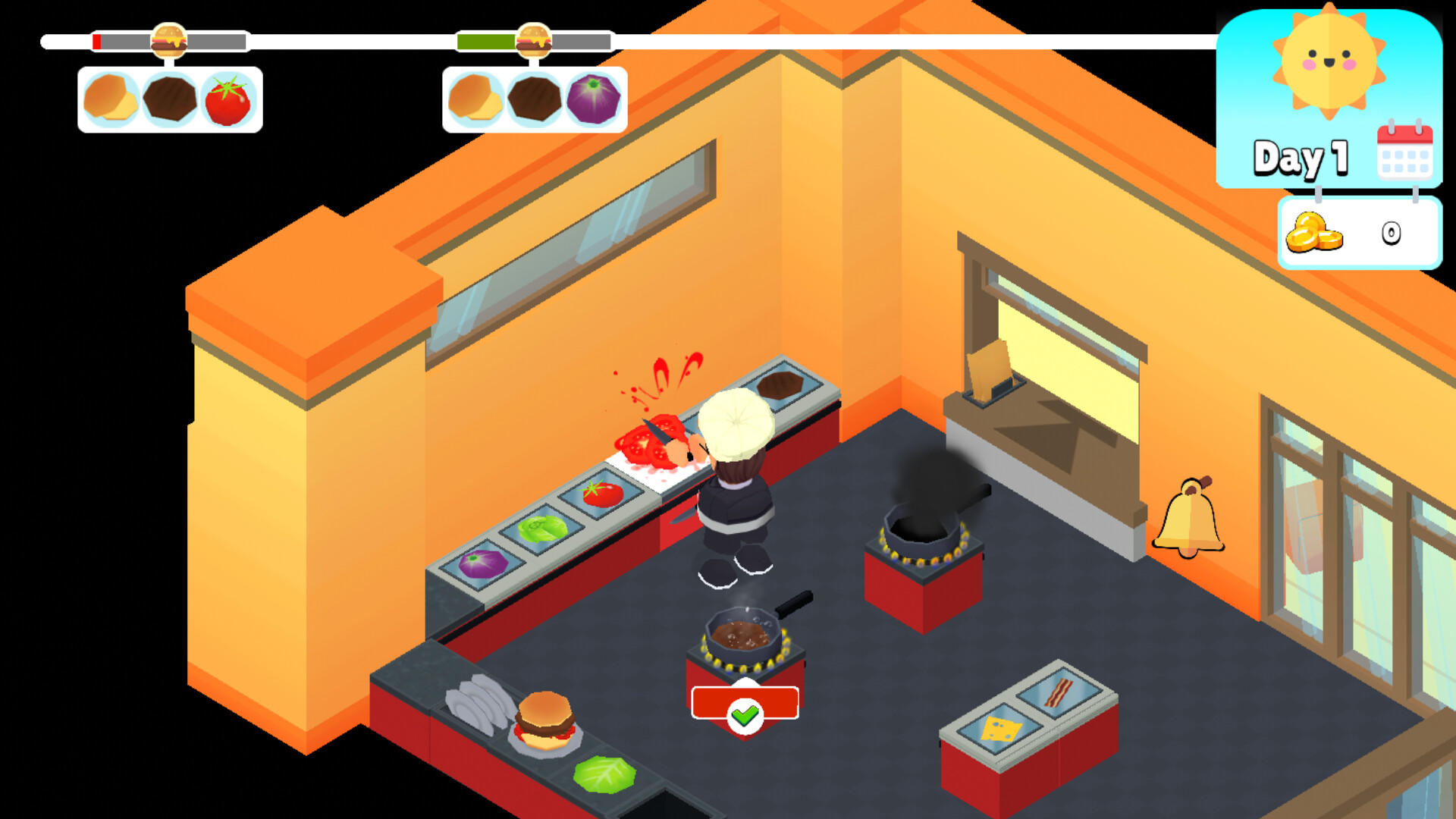
Task: Open the first customer's order card
Action: point(170,99)
